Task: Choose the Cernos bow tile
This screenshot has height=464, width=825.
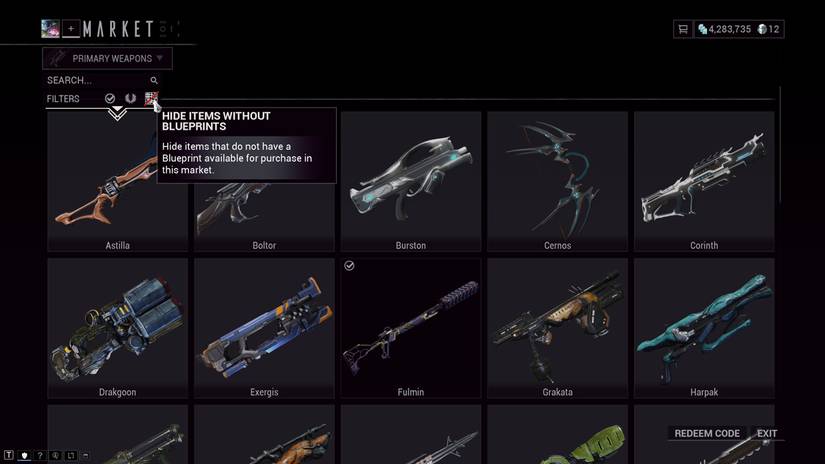Action: (557, 181)
